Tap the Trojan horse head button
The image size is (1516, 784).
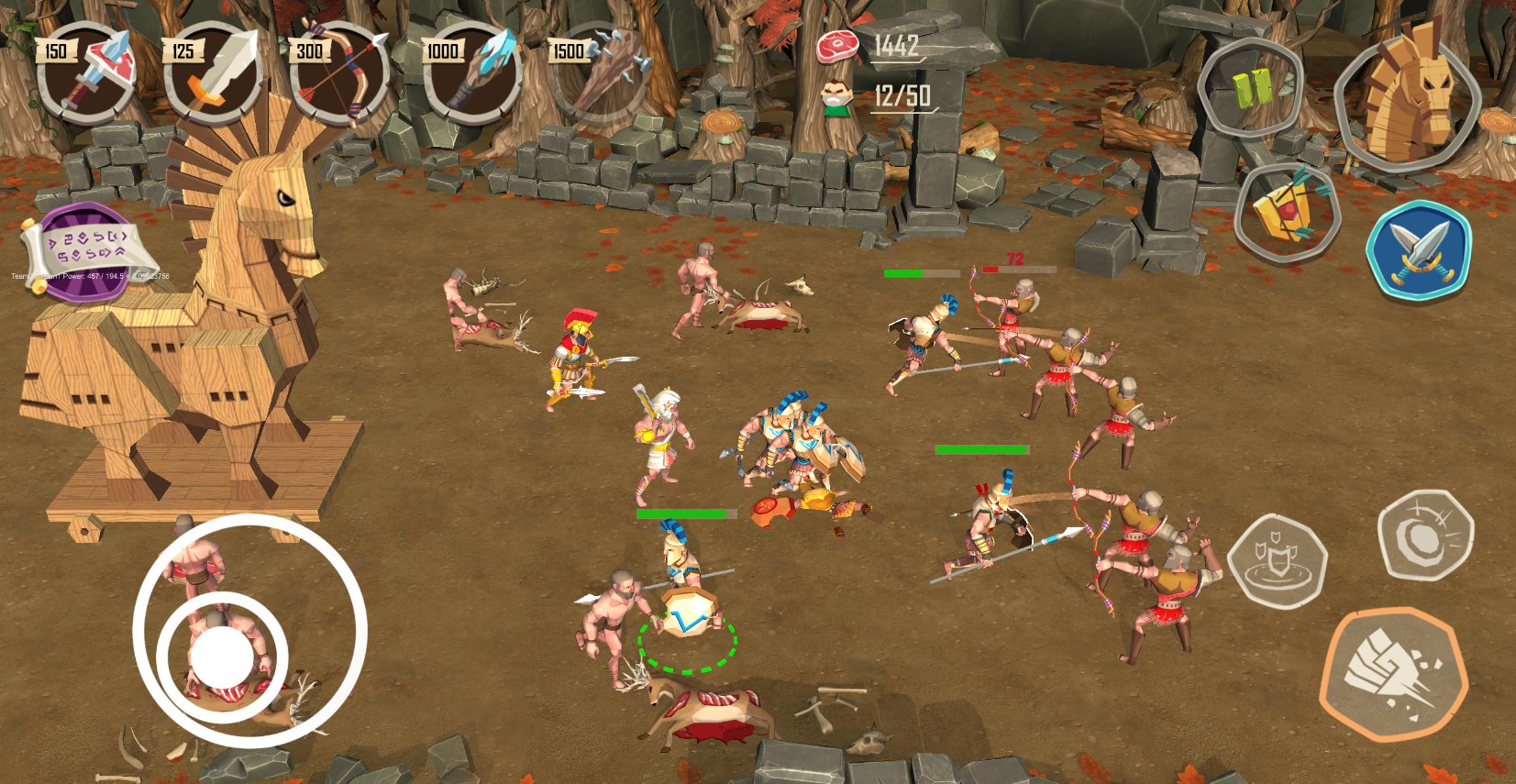(x=1407, y=96)
